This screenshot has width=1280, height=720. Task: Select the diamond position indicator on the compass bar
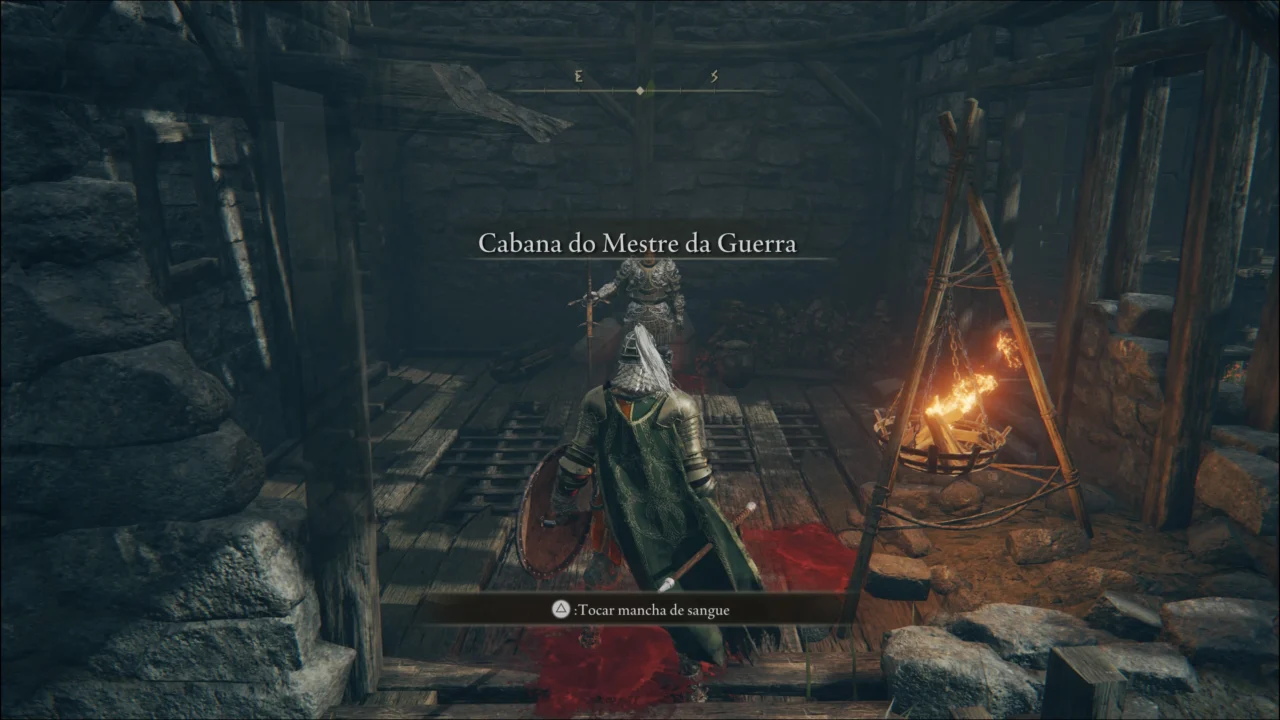[x=640, y=89]
